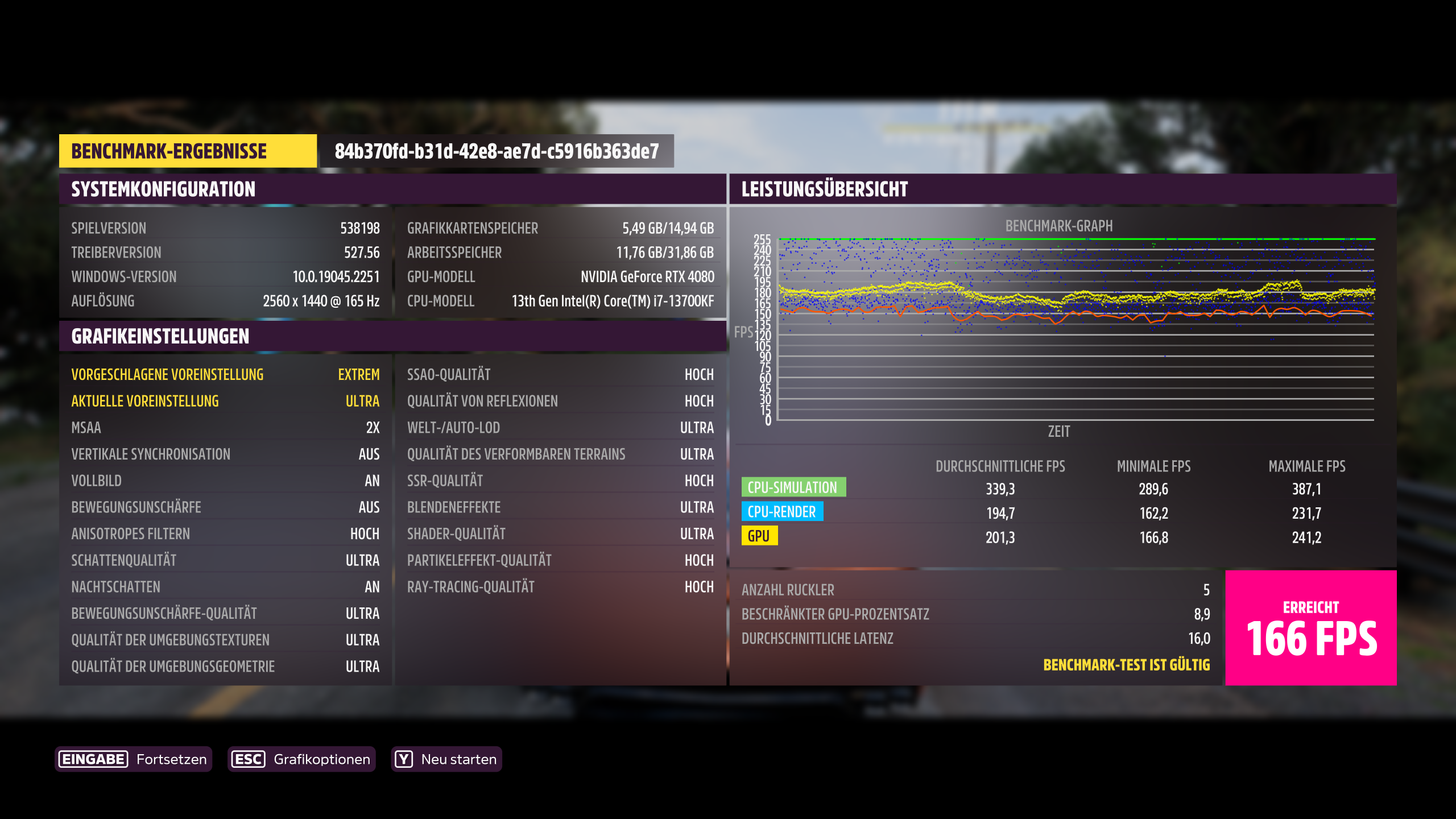Image resolution: width=1456 pixels, height=819 pixels.
Task: Click the EINGABE key prompt icon
Action: point(92,758)
